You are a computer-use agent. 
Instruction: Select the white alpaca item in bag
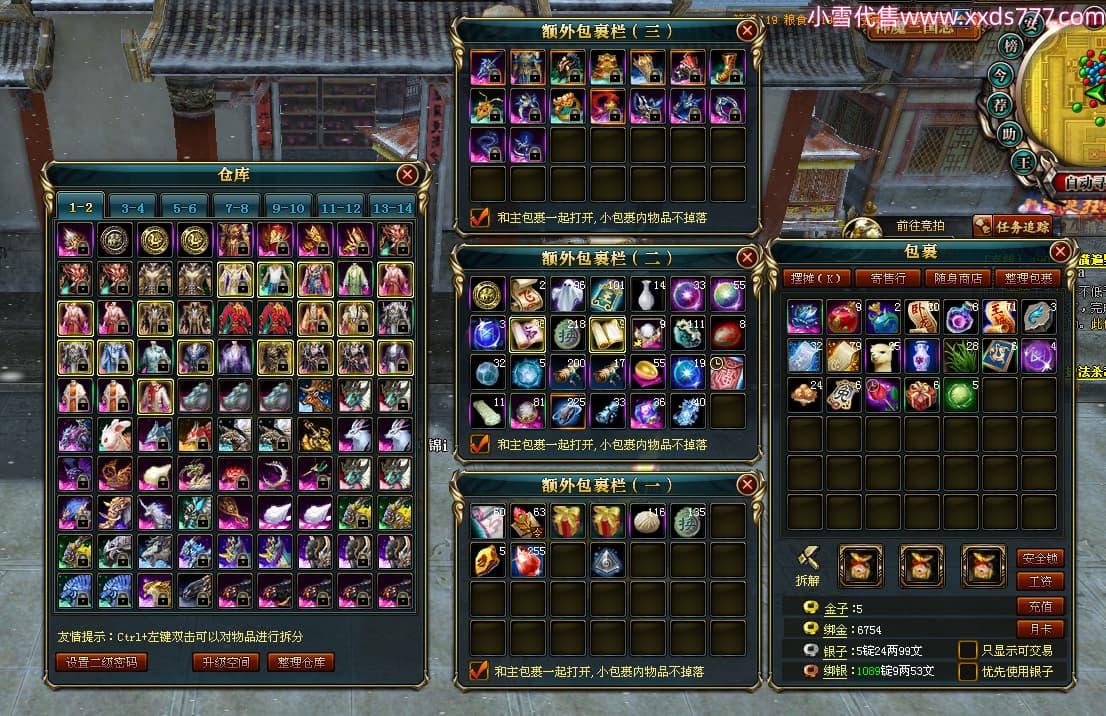tap(883, 356)
